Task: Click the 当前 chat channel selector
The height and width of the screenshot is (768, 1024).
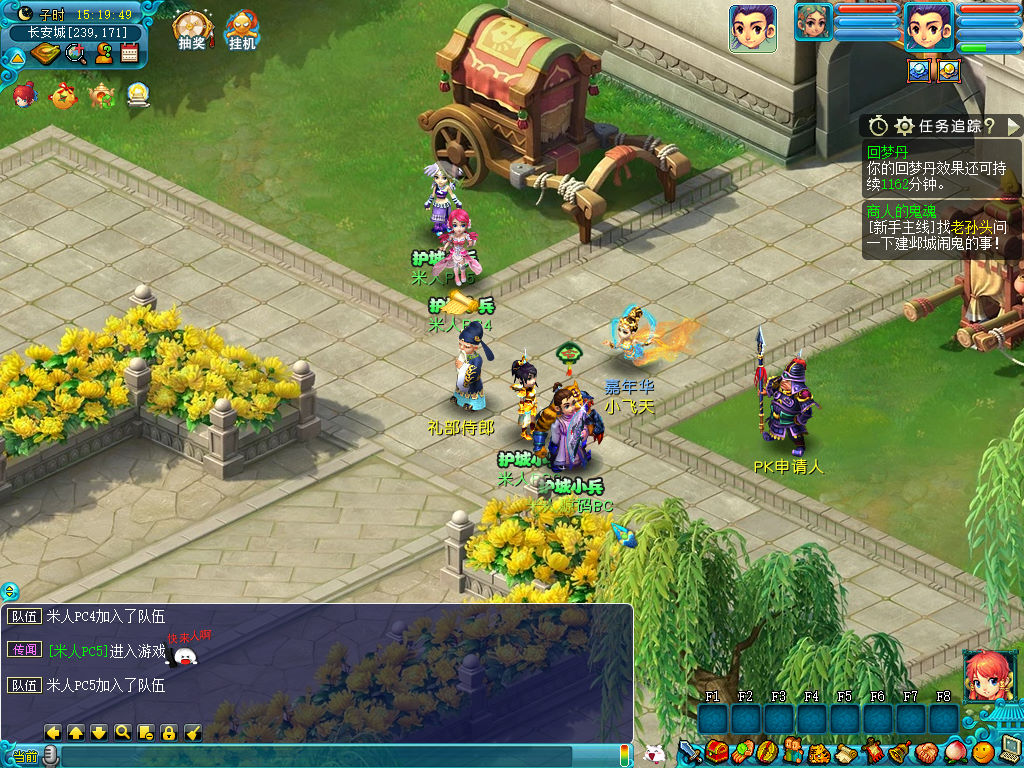Action: [26, 757]
